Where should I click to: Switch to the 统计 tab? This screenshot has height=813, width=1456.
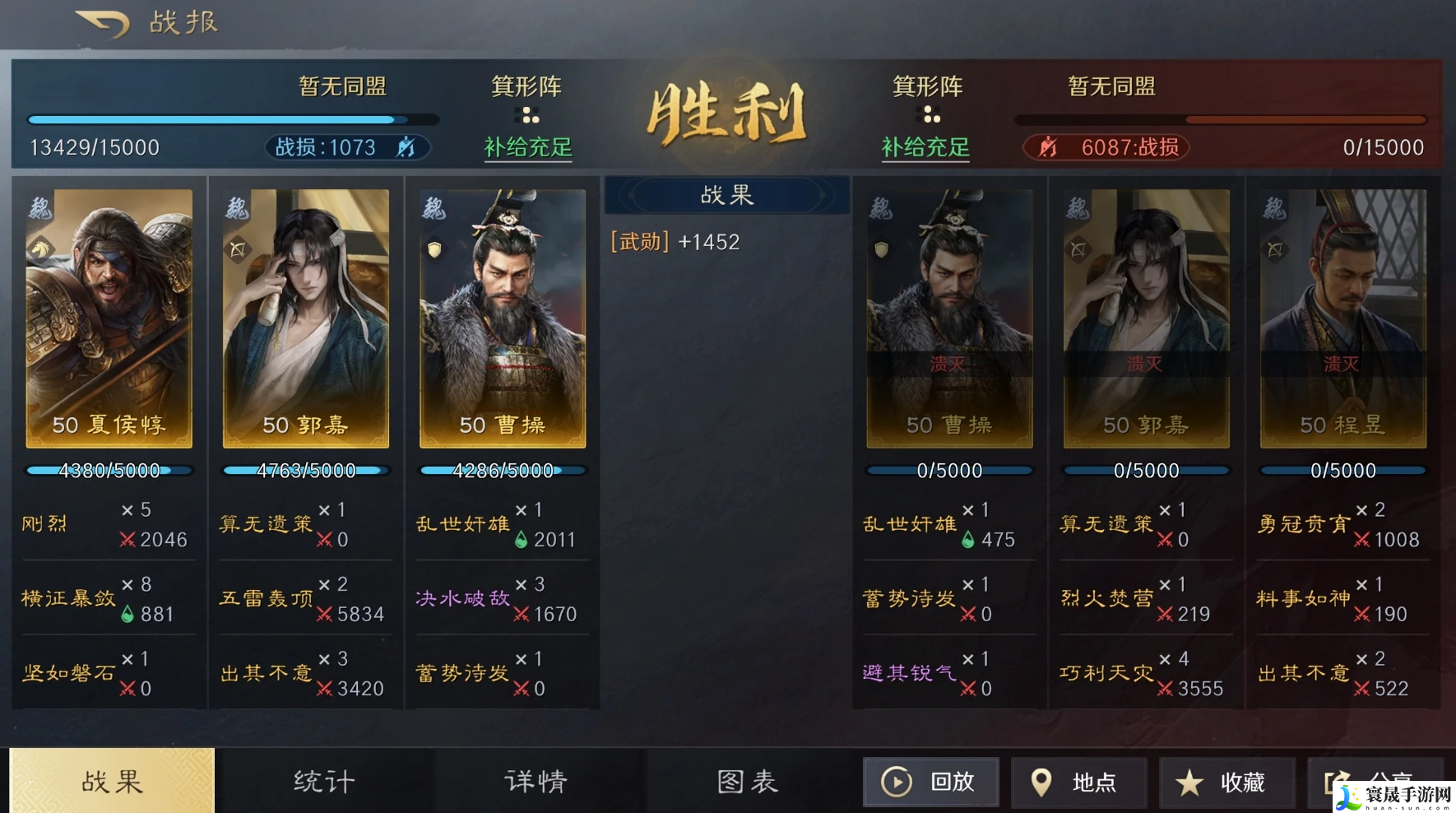(324, 781)
